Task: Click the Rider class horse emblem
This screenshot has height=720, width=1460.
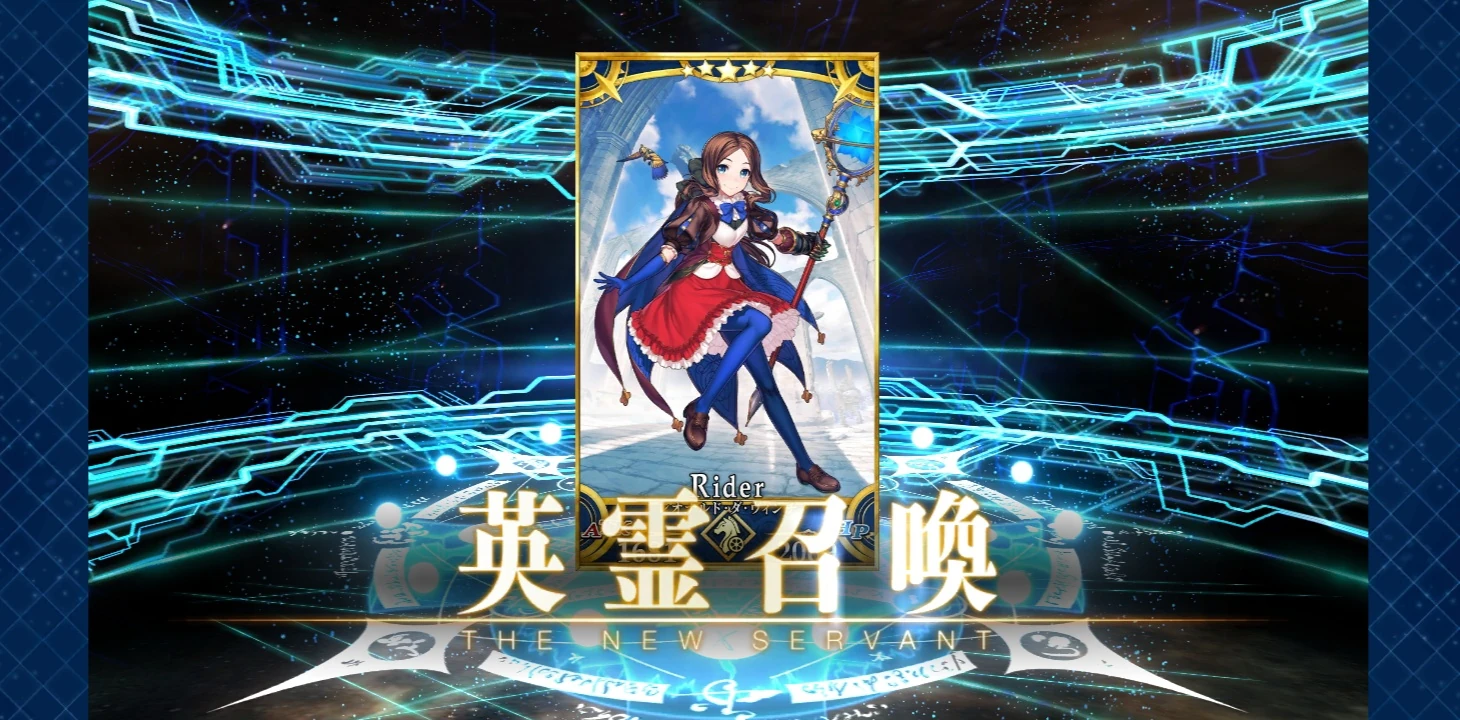Action: (728, 537)
